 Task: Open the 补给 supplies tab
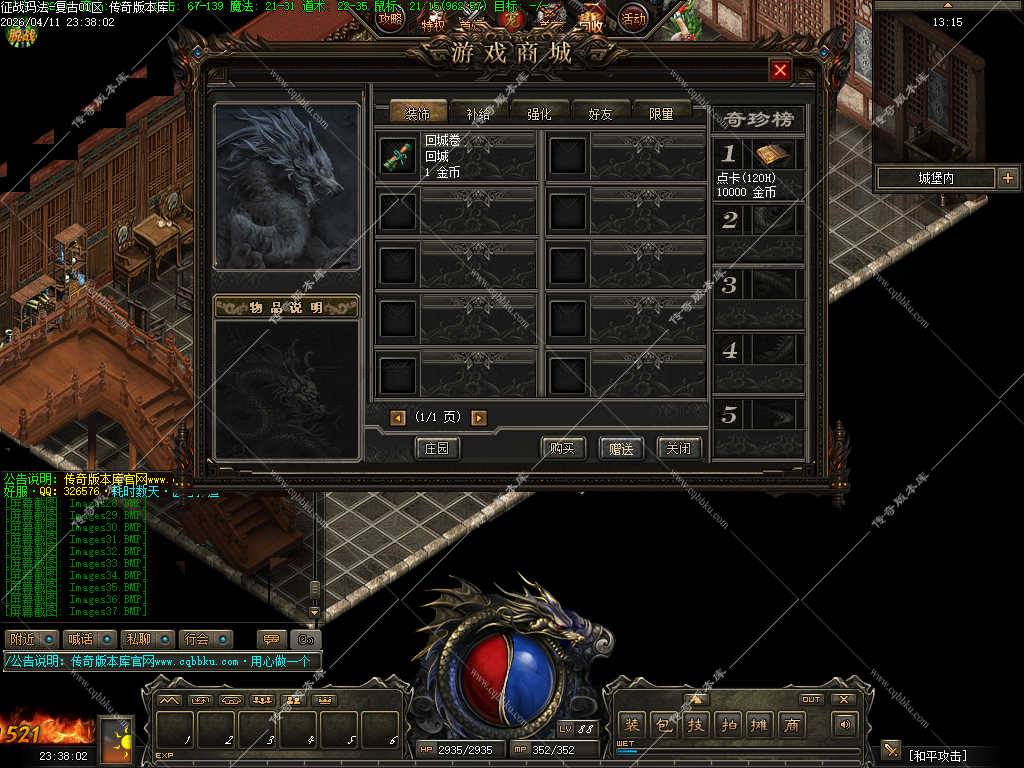[x=478, y=113]
